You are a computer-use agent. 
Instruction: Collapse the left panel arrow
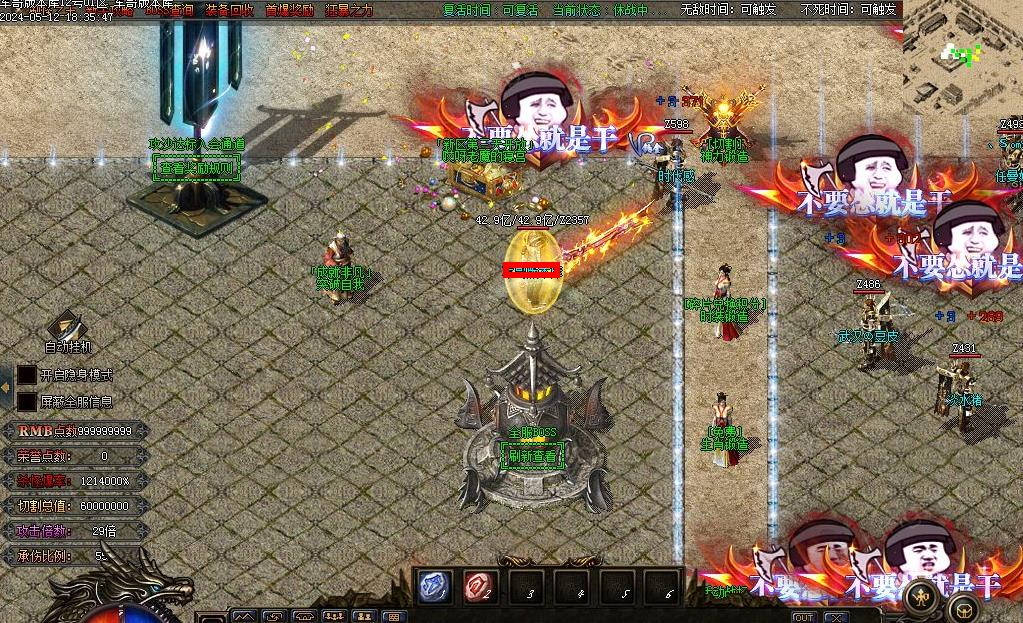(x=5, y=387)
